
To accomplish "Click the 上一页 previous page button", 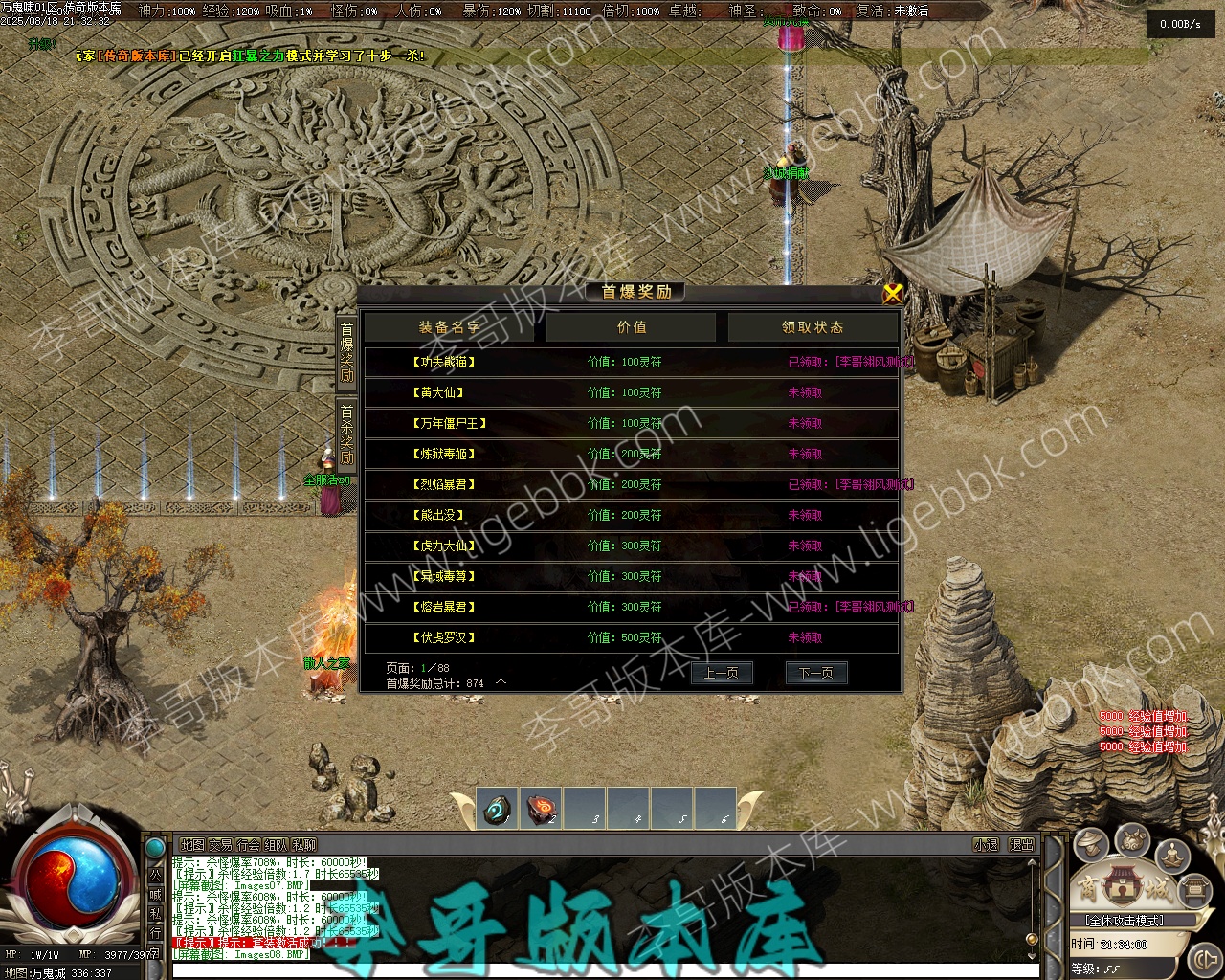I will (722, 673).
